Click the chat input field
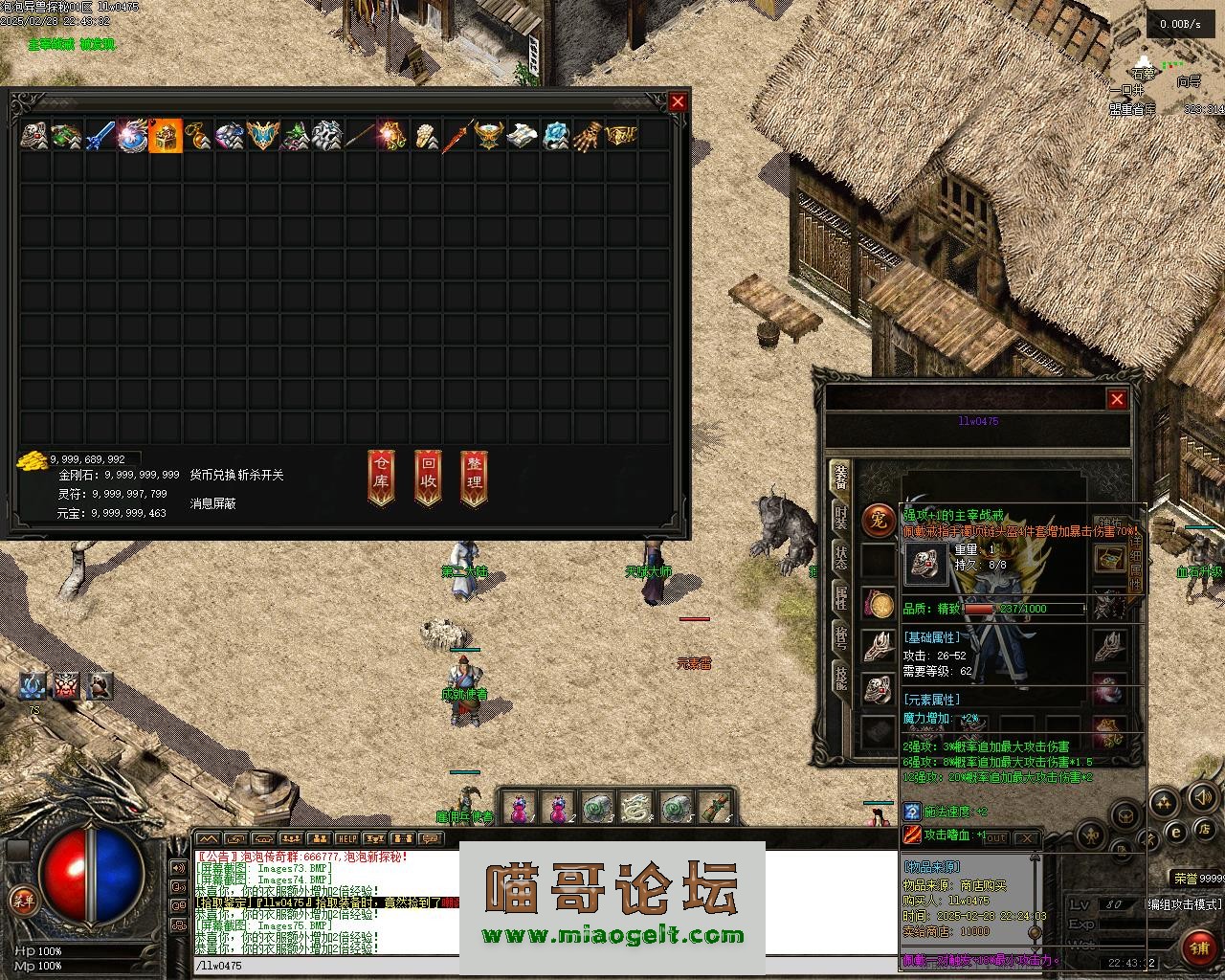Viewport: 1225px width, 980px height. tap(325, 966)
